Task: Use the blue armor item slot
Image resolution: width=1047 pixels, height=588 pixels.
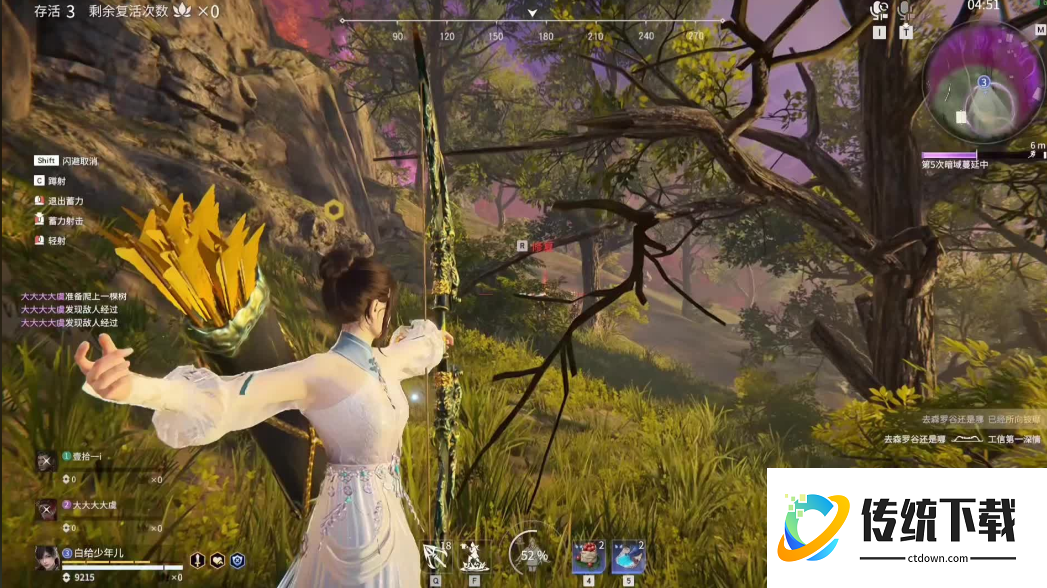Action: pyautogui.click(x=628, y=555)
